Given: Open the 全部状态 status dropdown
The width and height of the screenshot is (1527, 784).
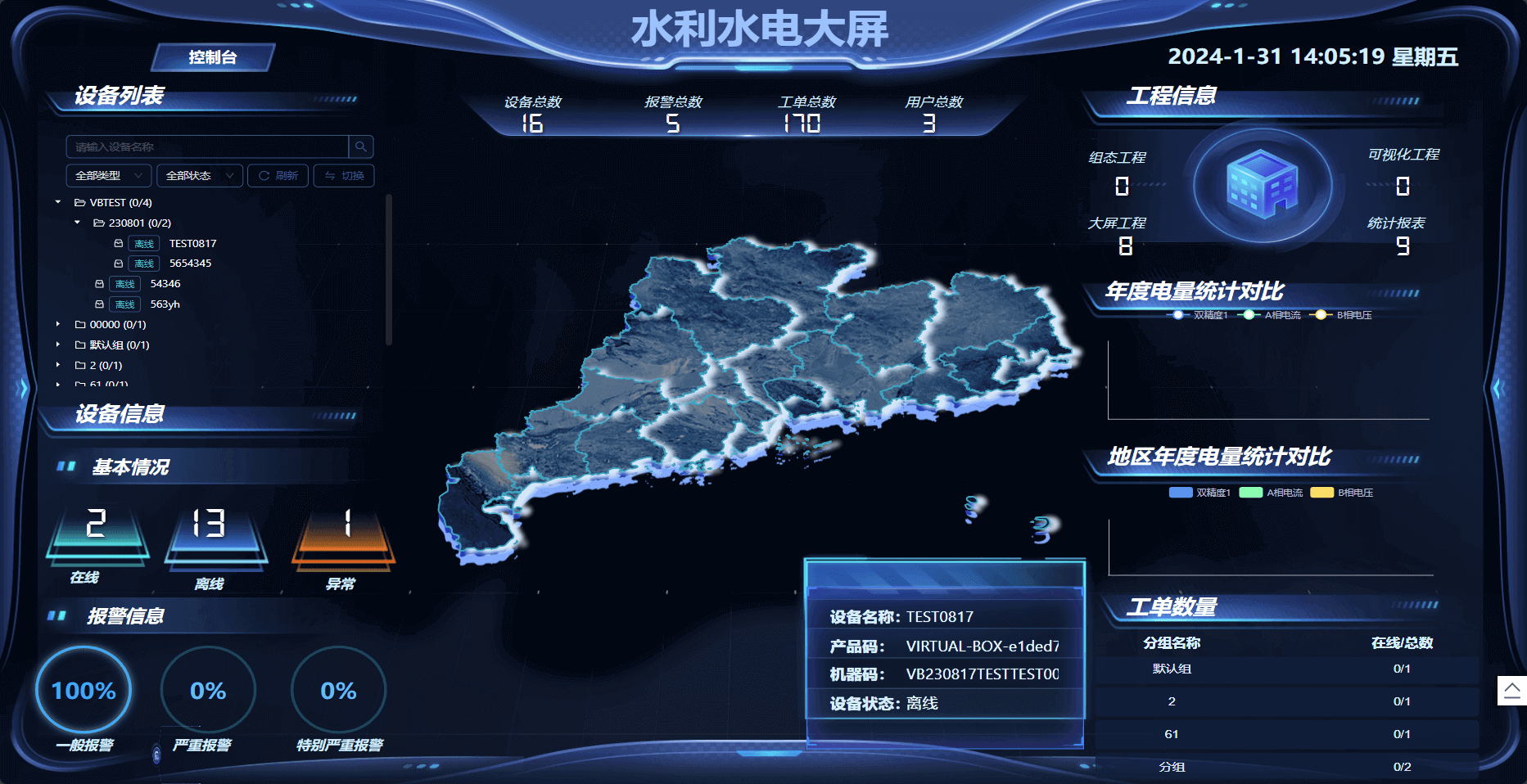Looking at the screenshot, I should tap(199, 176).
